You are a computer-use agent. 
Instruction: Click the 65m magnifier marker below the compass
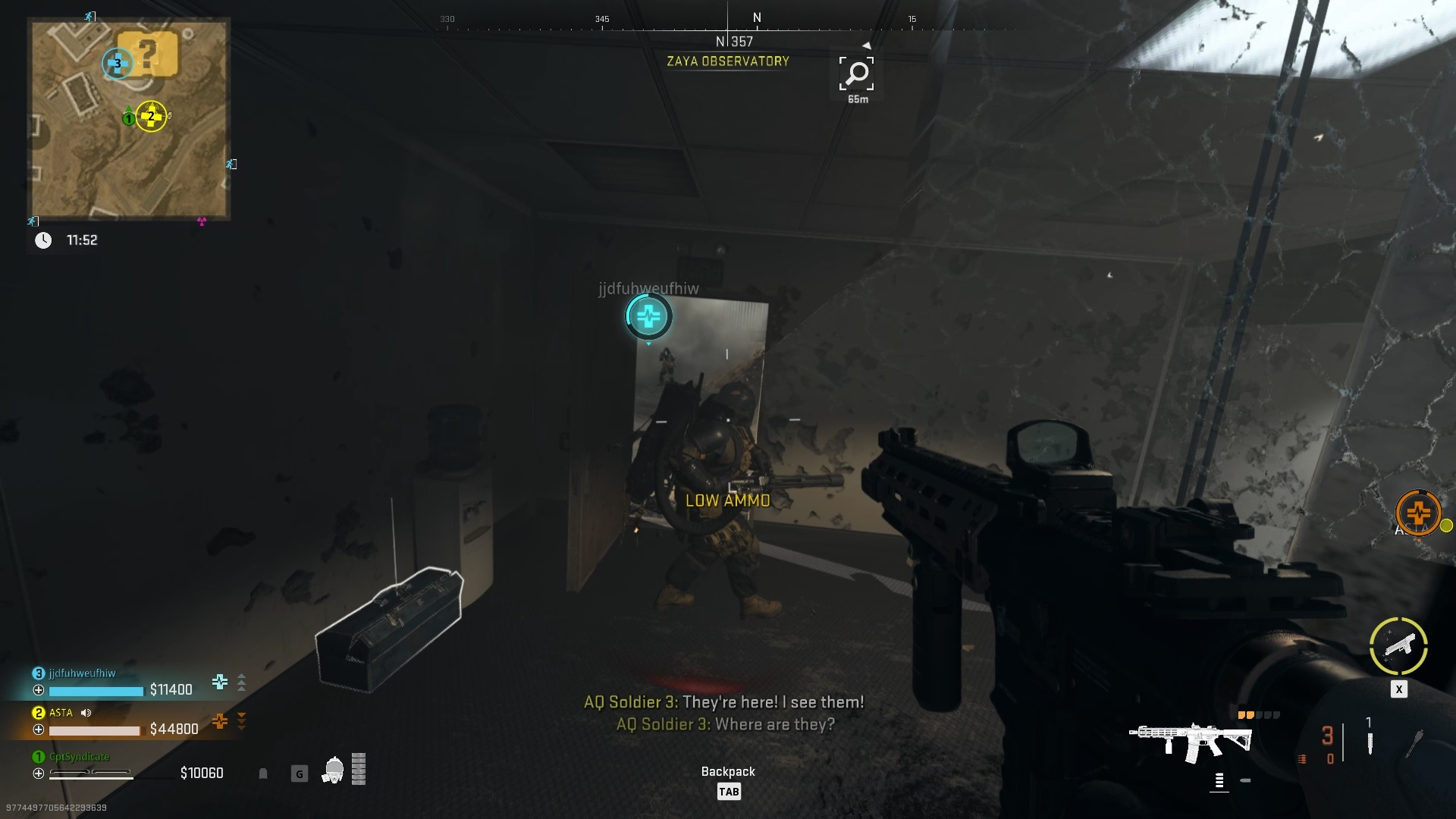856,74
